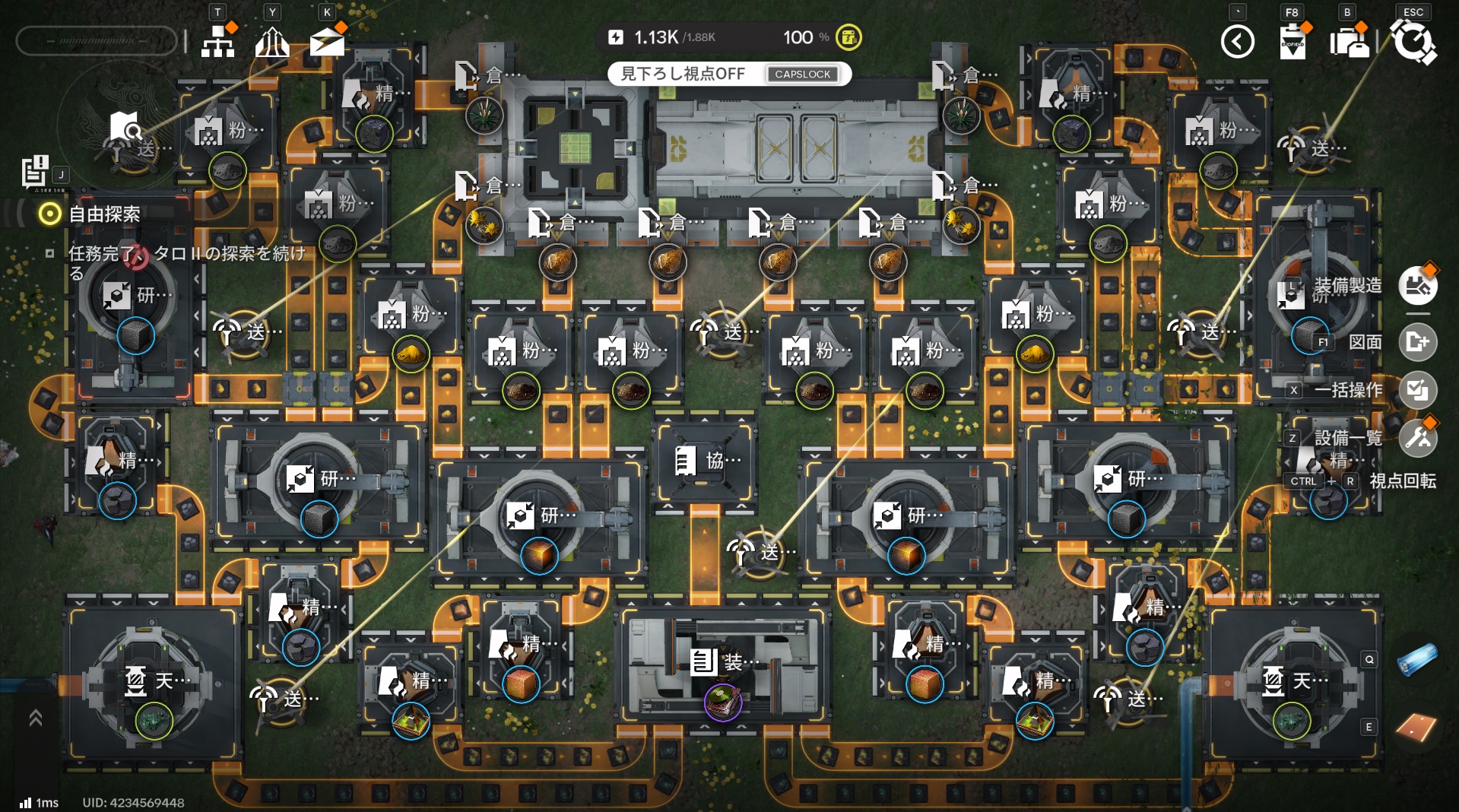The width and height of the screenshot is (1459, 812).
Task: Open the 設備一覧 facility list
Action: click(x=1417, y=438)
